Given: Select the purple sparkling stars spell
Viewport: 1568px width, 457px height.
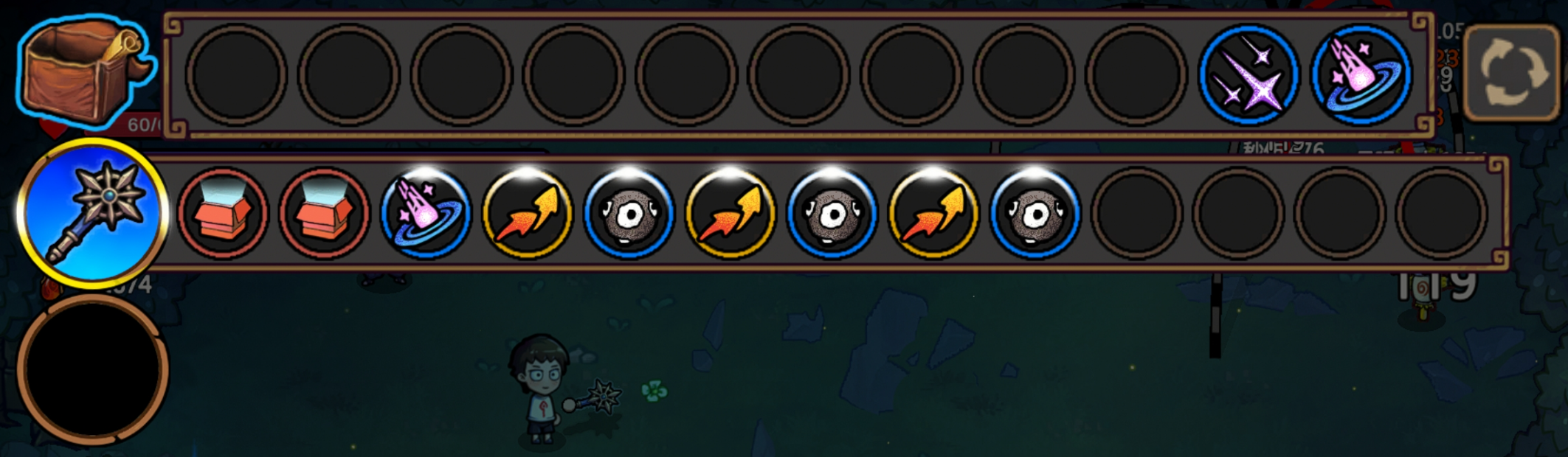Looking at the screenshot, I should pyautogui.click(x=1248, y=75).
